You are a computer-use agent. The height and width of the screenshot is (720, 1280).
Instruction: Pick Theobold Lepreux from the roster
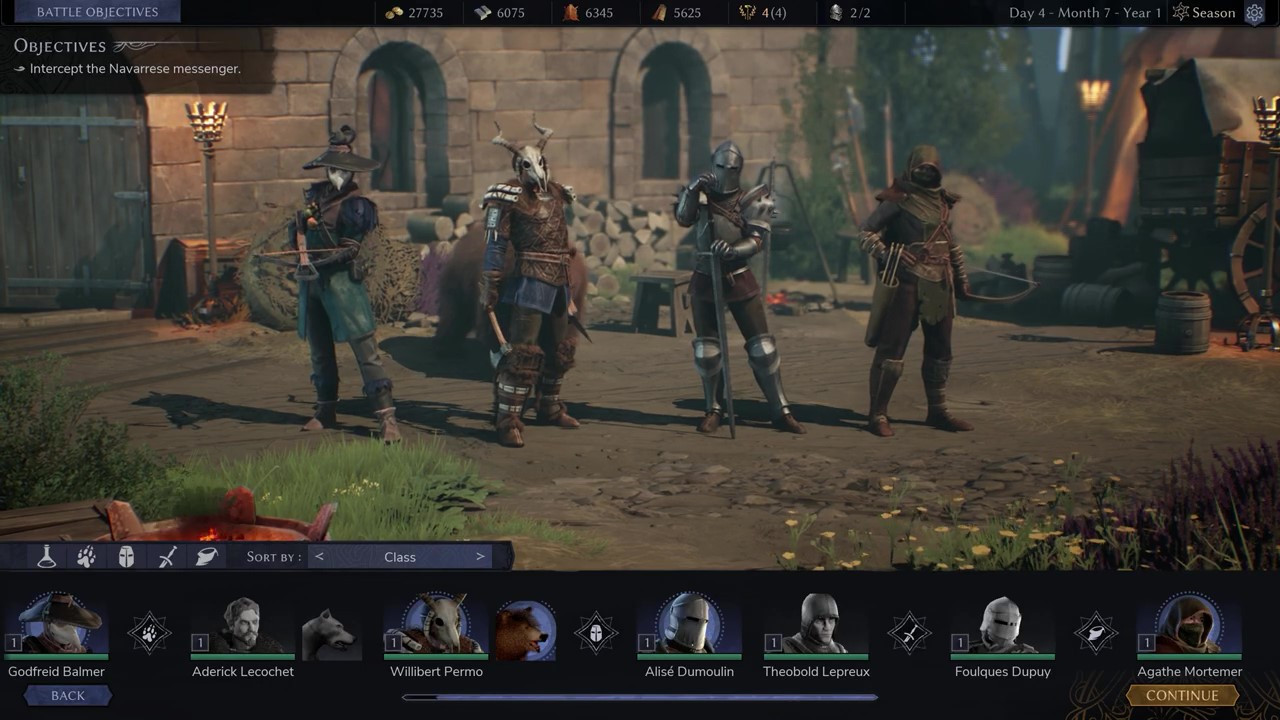tap(816, 626)
